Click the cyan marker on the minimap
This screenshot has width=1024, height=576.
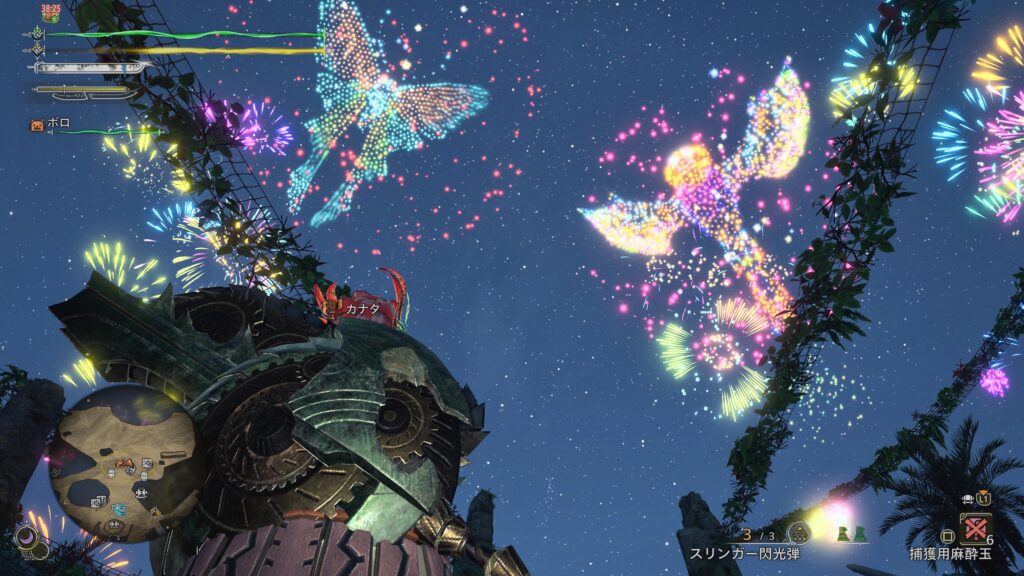pyautogui.click(x=119, y=509)
